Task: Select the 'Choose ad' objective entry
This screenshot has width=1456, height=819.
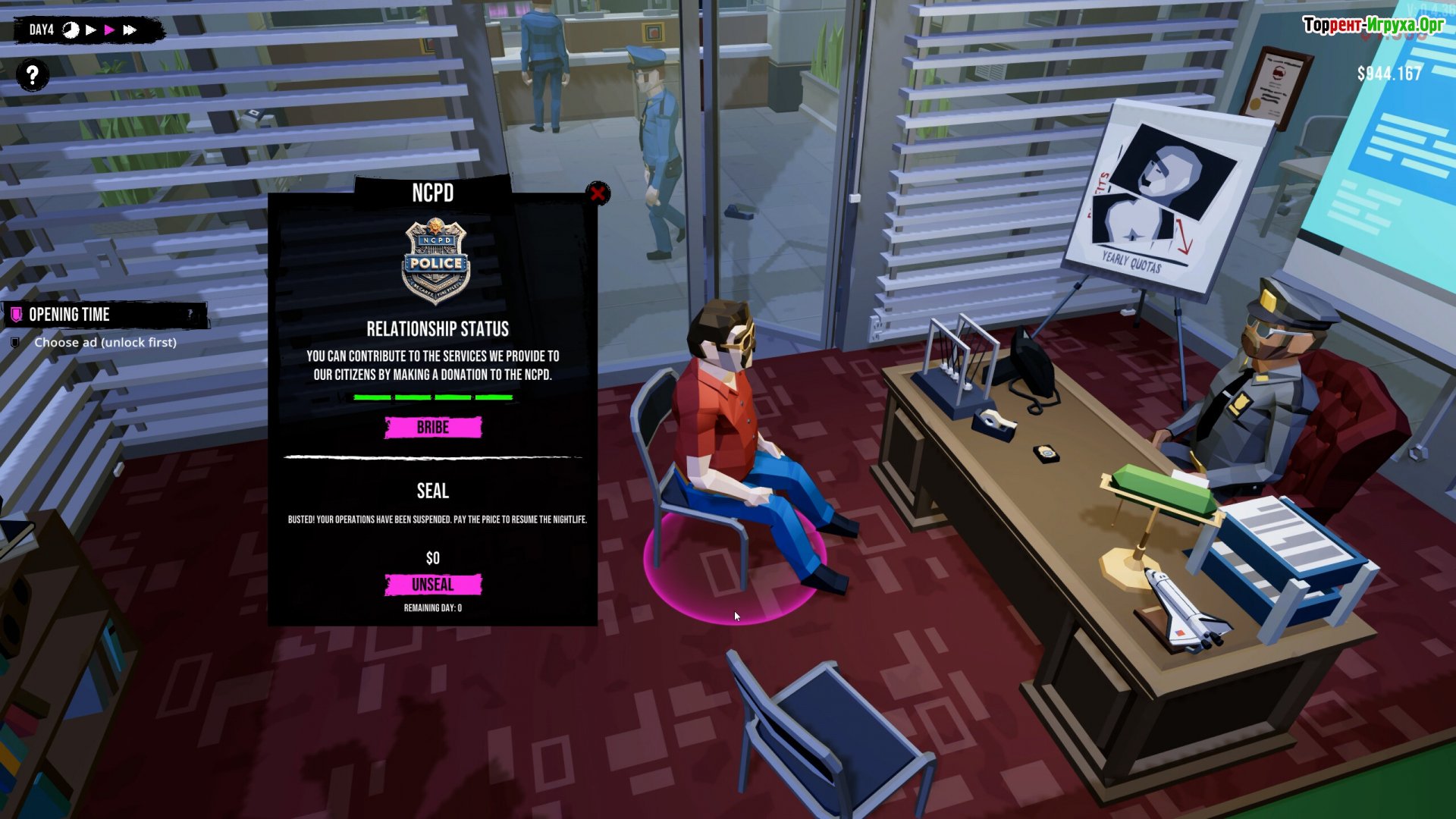Action: [x=105, y=343]
